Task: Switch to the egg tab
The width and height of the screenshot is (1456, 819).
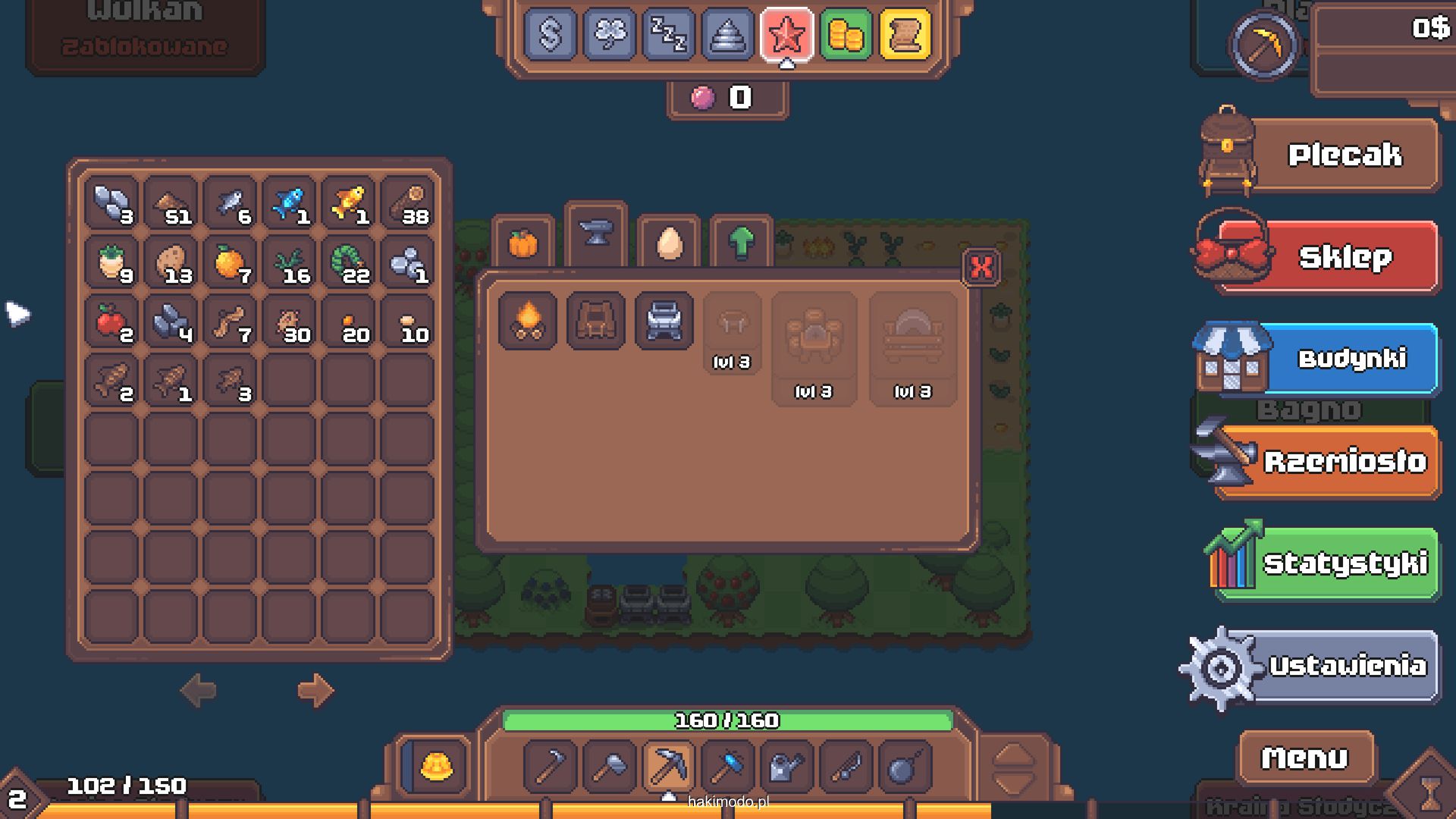Action: [x=668, y=244]
